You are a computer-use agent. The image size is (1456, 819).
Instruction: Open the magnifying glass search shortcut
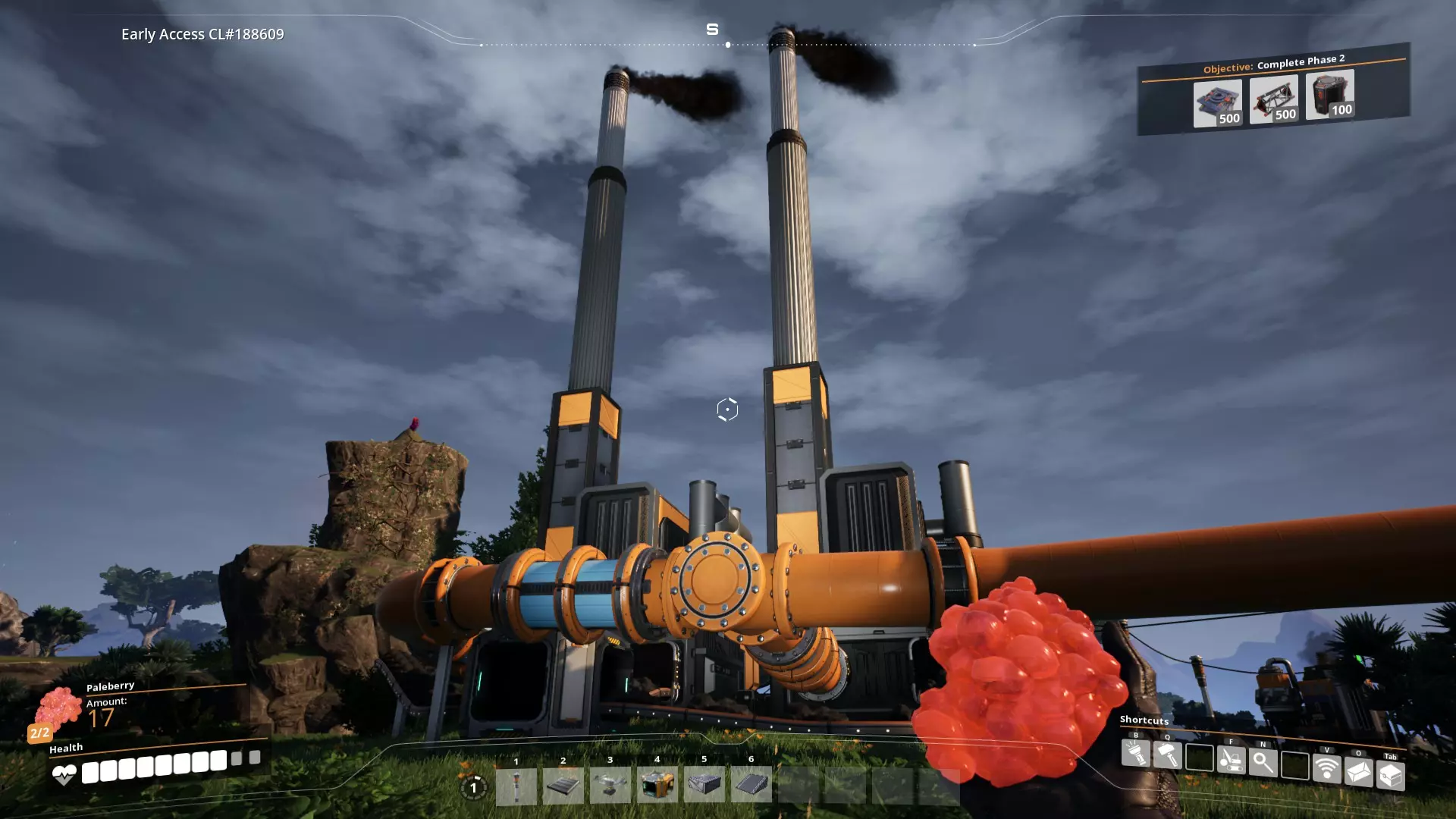1263,762
